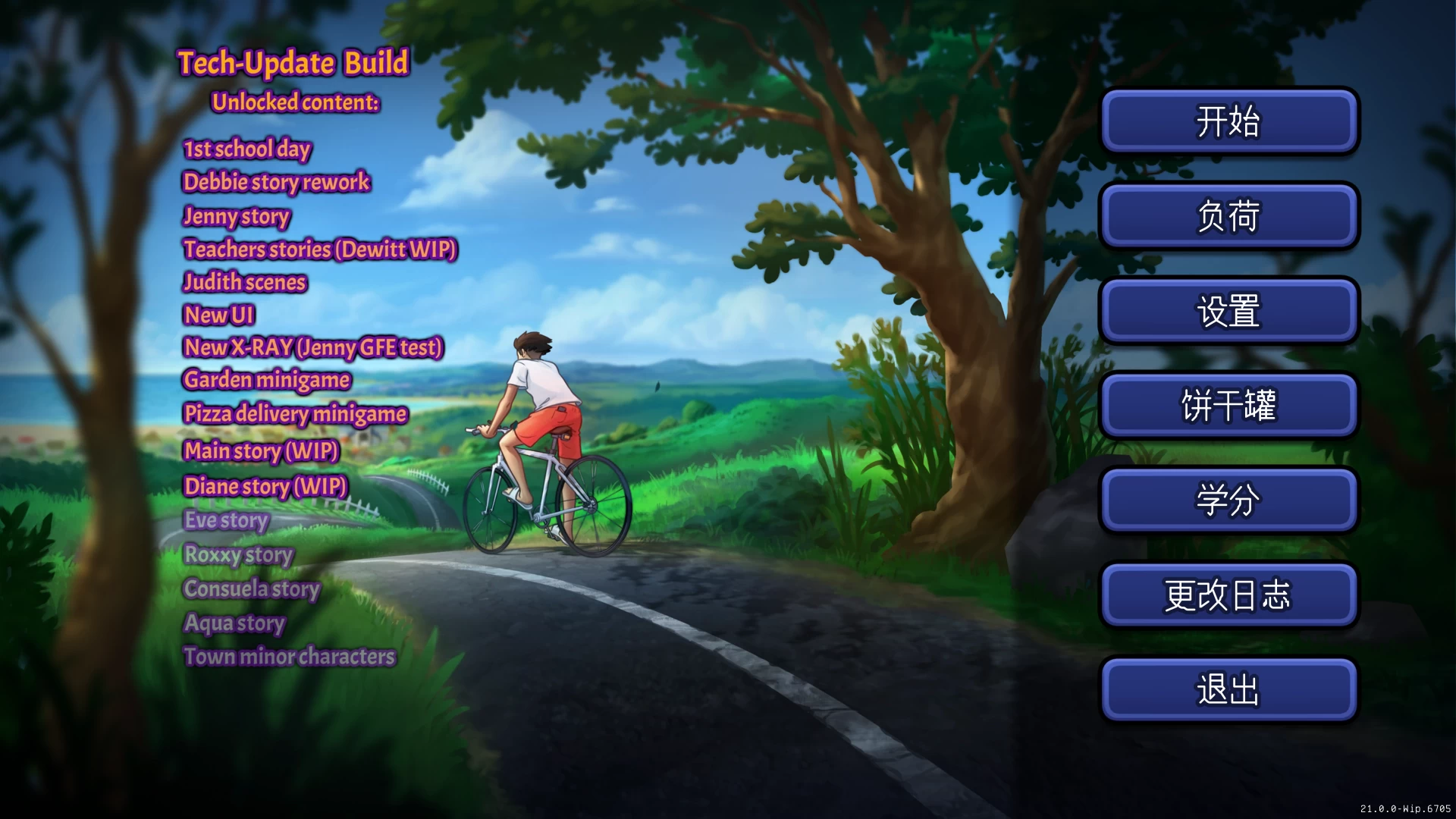Select the 'Diane story (WIP)' entry
The height and width of the screenshot is (819, 1456).
[265, 487]
